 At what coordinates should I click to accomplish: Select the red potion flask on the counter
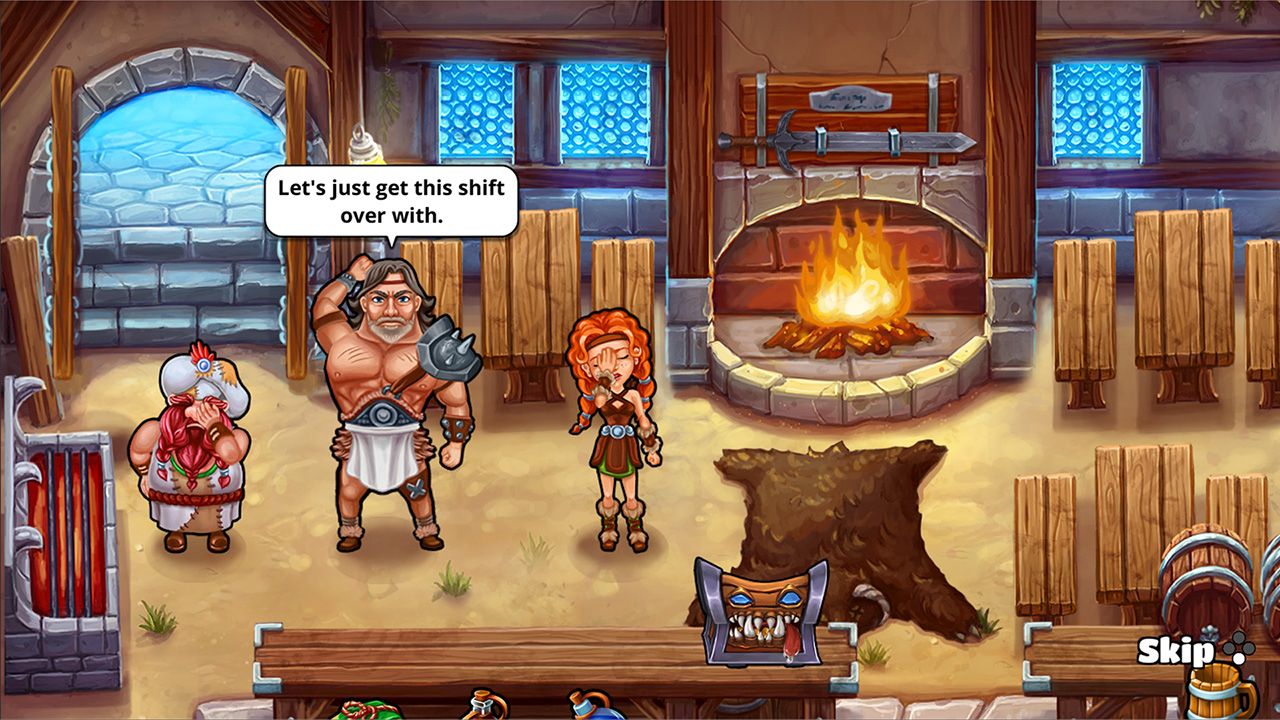(x=483, y=712)
